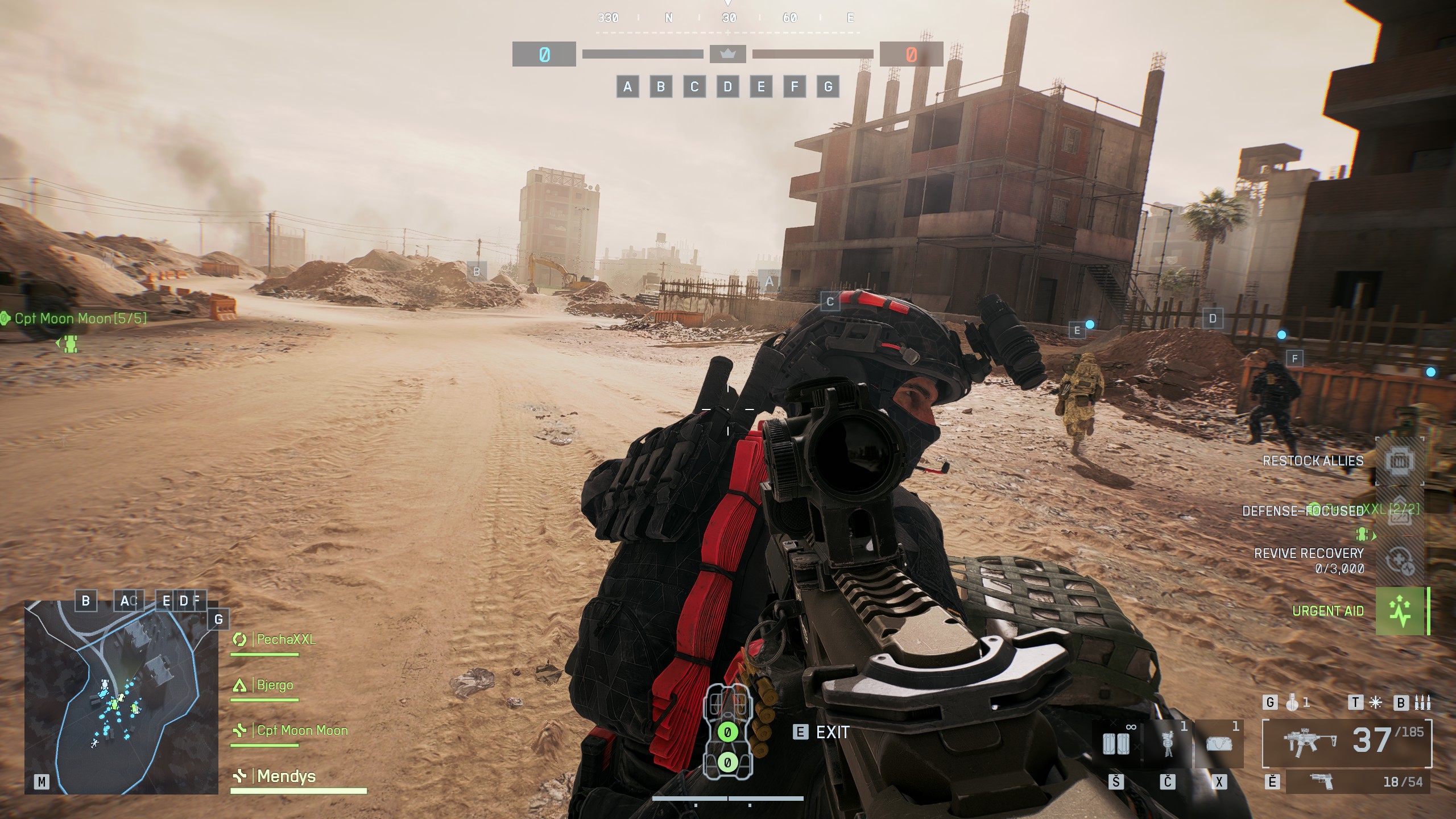Click the crown icon between the score bars
The width and height of the screenshot is (1456, 819).
(727, 54)
